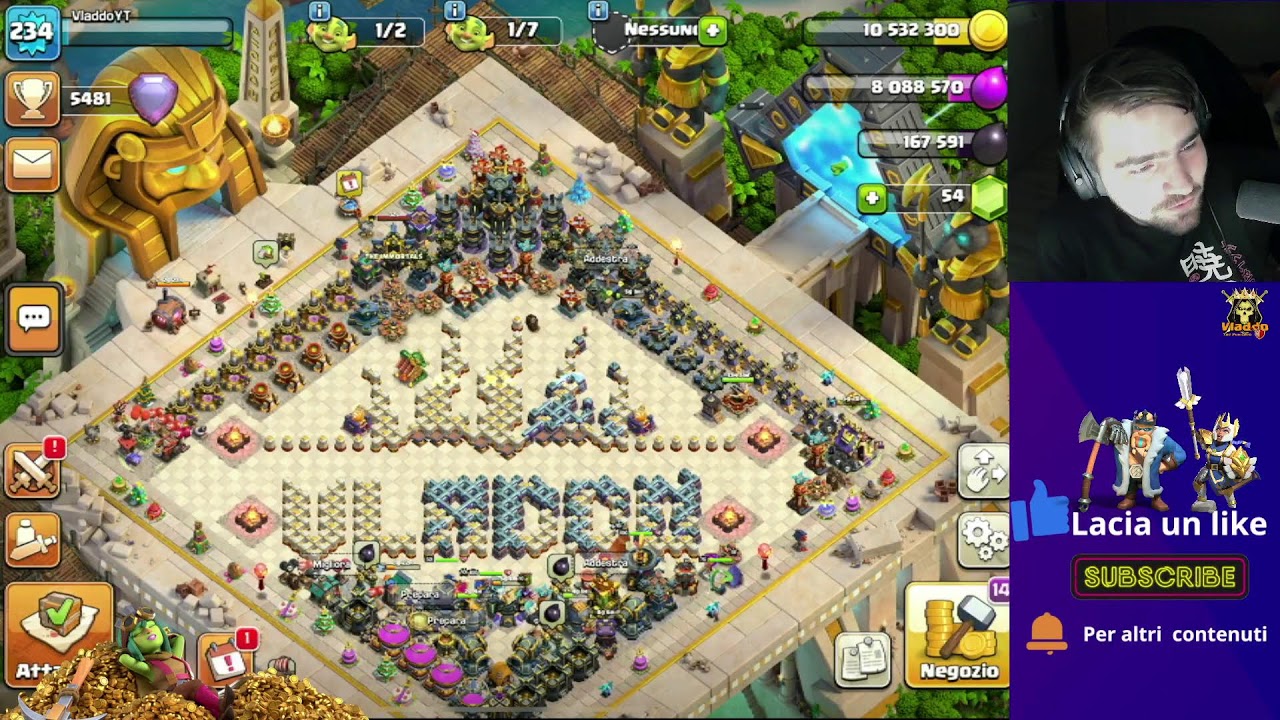The image size is (1280, 720).
Task: Open the pinned notes pages button
Action: click(x=862, y=659)
